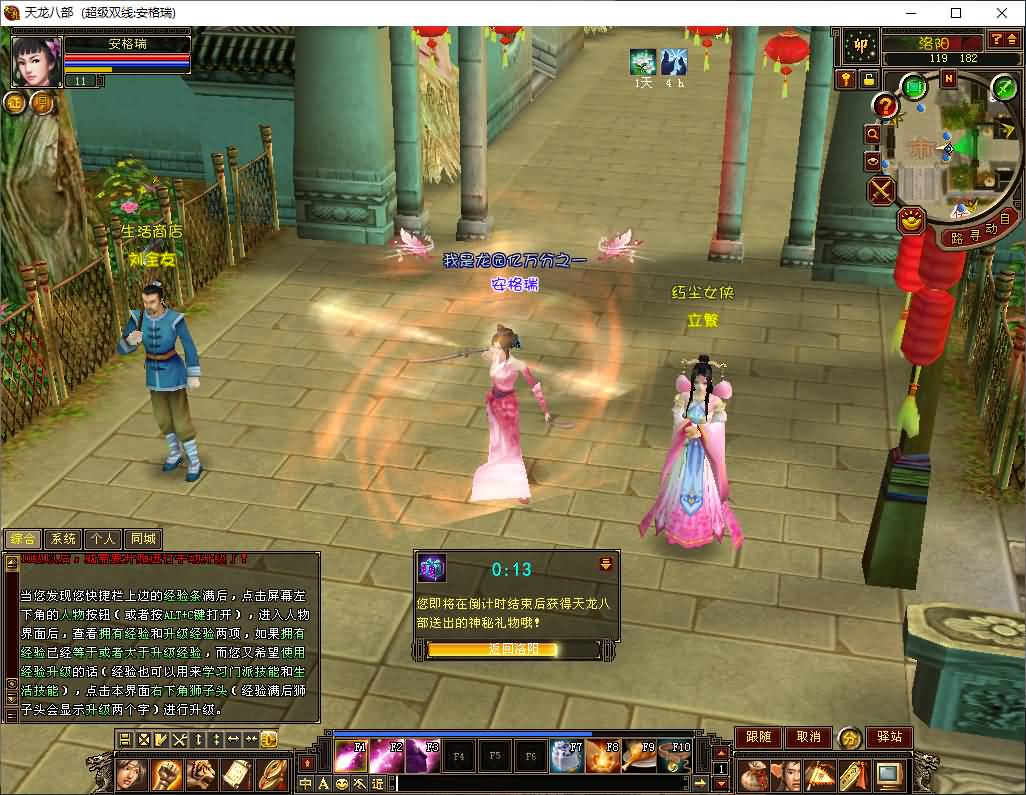Click the computer monitor system icon
Viewport: 1026px width, 795px height.
(x=888, y=774)
